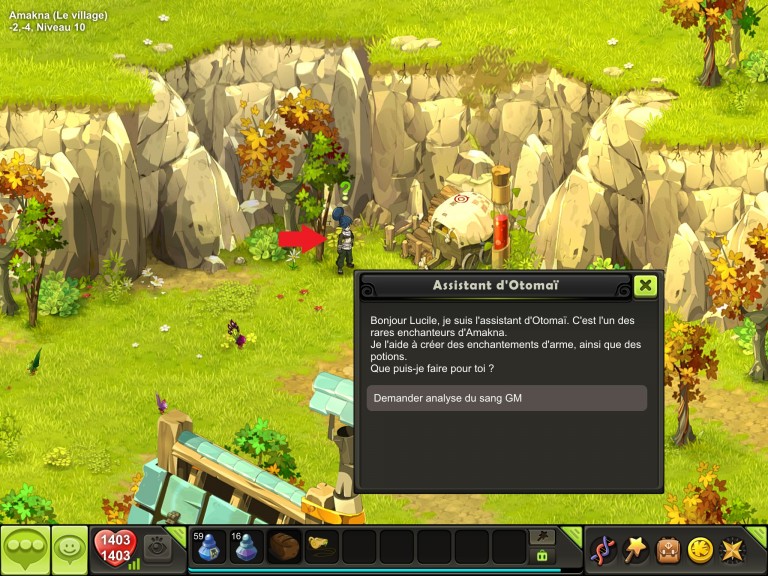Screen dimensions: 768x576
Task: Open the yellow smiley coin menu
Action: coord(700,549)
